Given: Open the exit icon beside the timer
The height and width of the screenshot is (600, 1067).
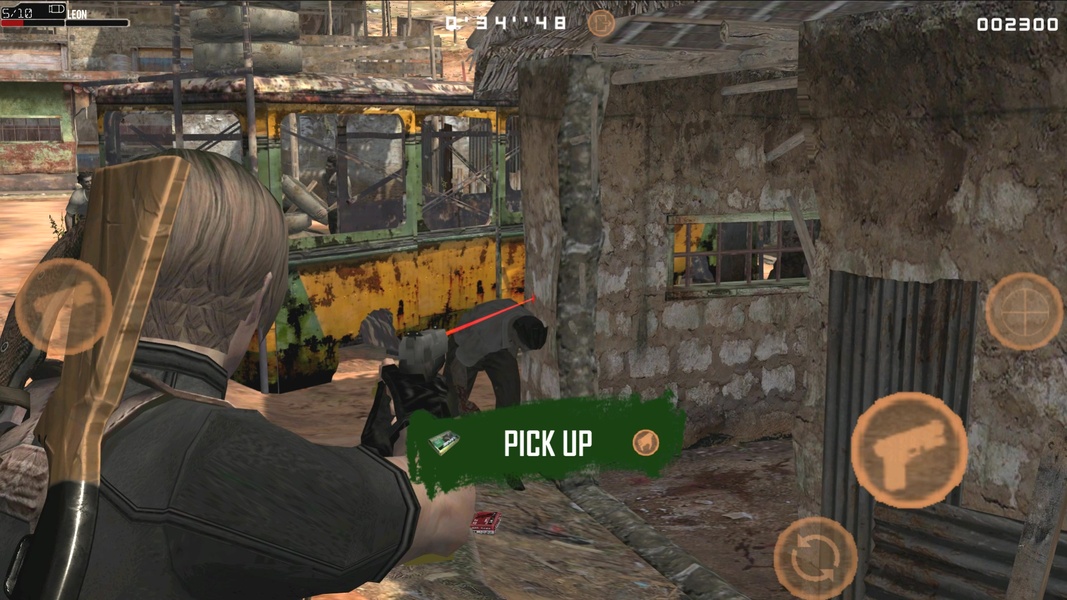Looking at the screenshot, I should (601, 22).
